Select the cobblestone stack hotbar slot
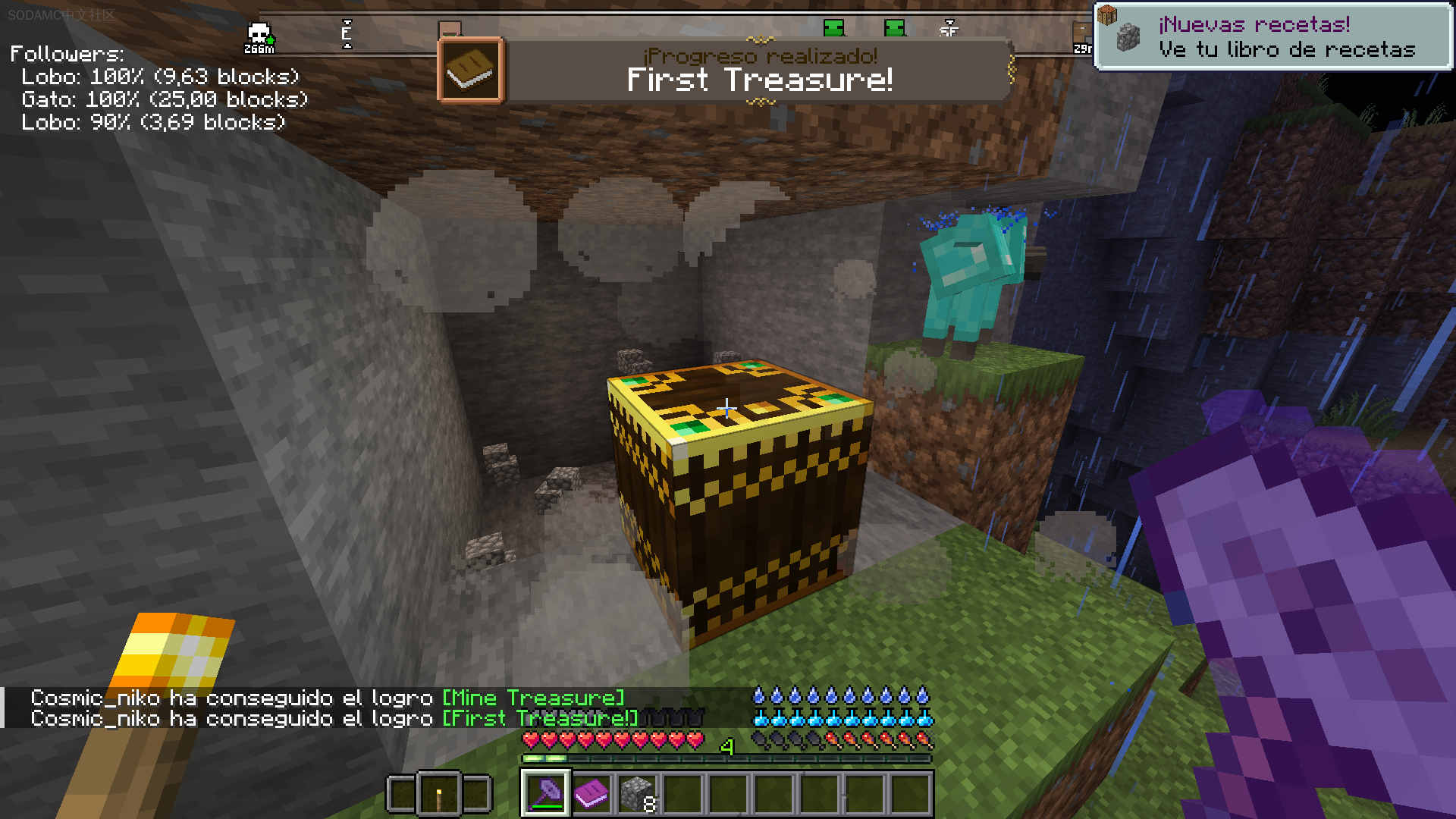This screenshot has width=1456, height=819. (x=637, y=793)
